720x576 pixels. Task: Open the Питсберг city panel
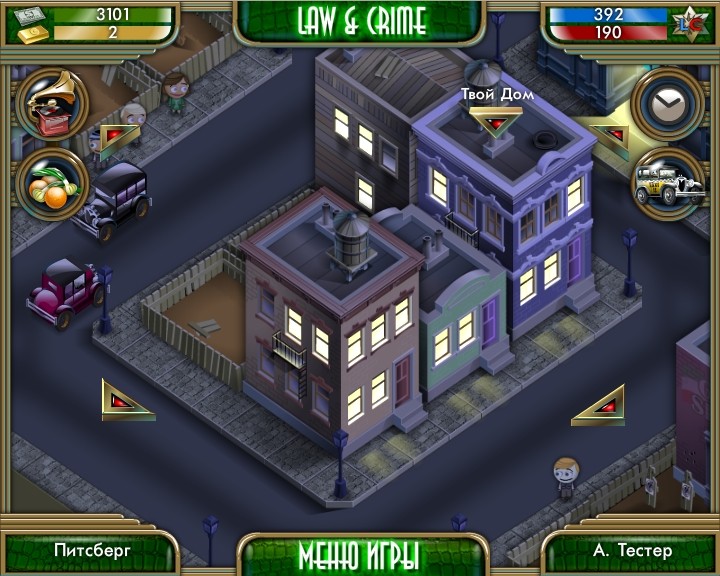[92, 550]
